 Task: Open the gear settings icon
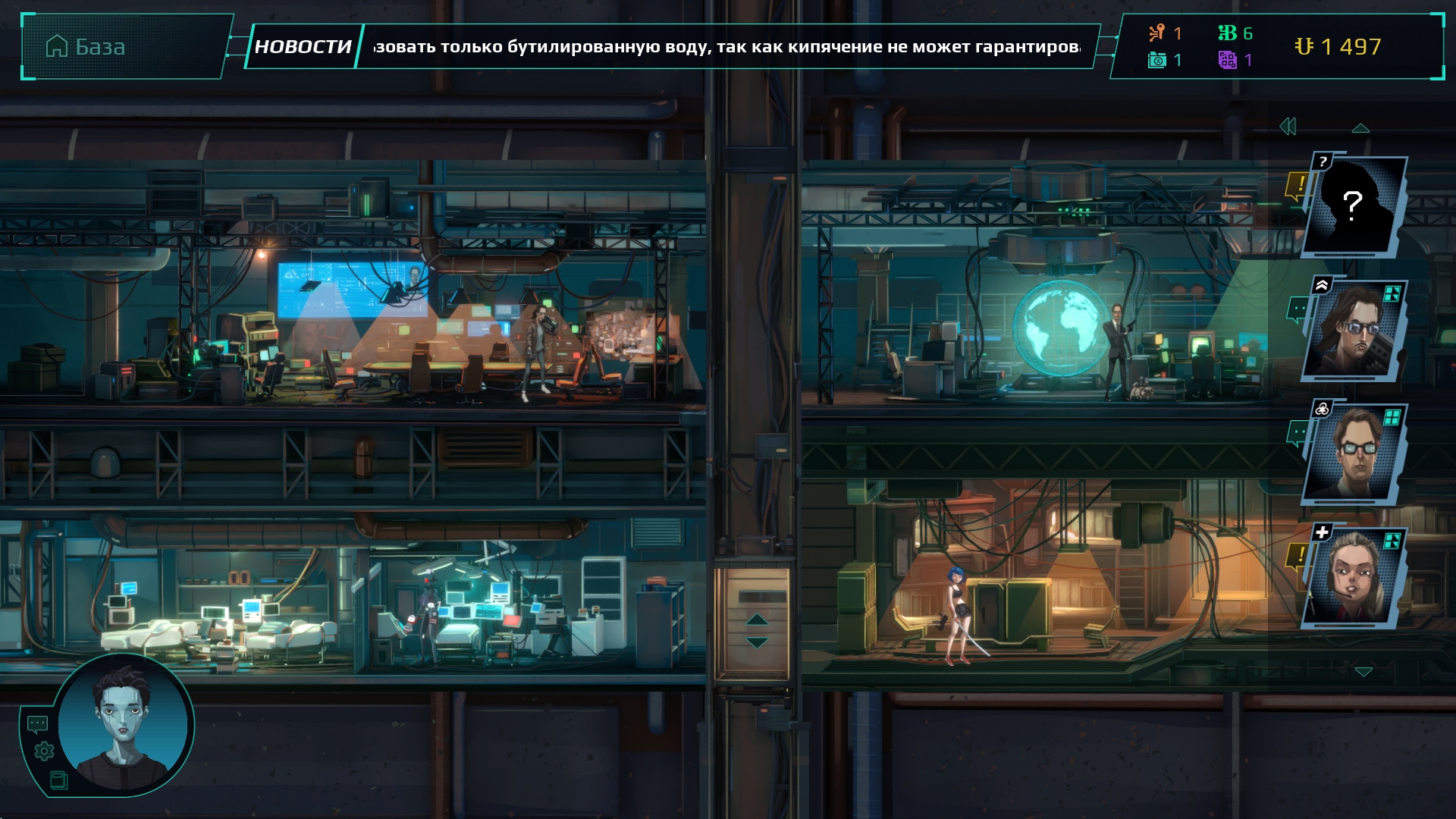44,752
